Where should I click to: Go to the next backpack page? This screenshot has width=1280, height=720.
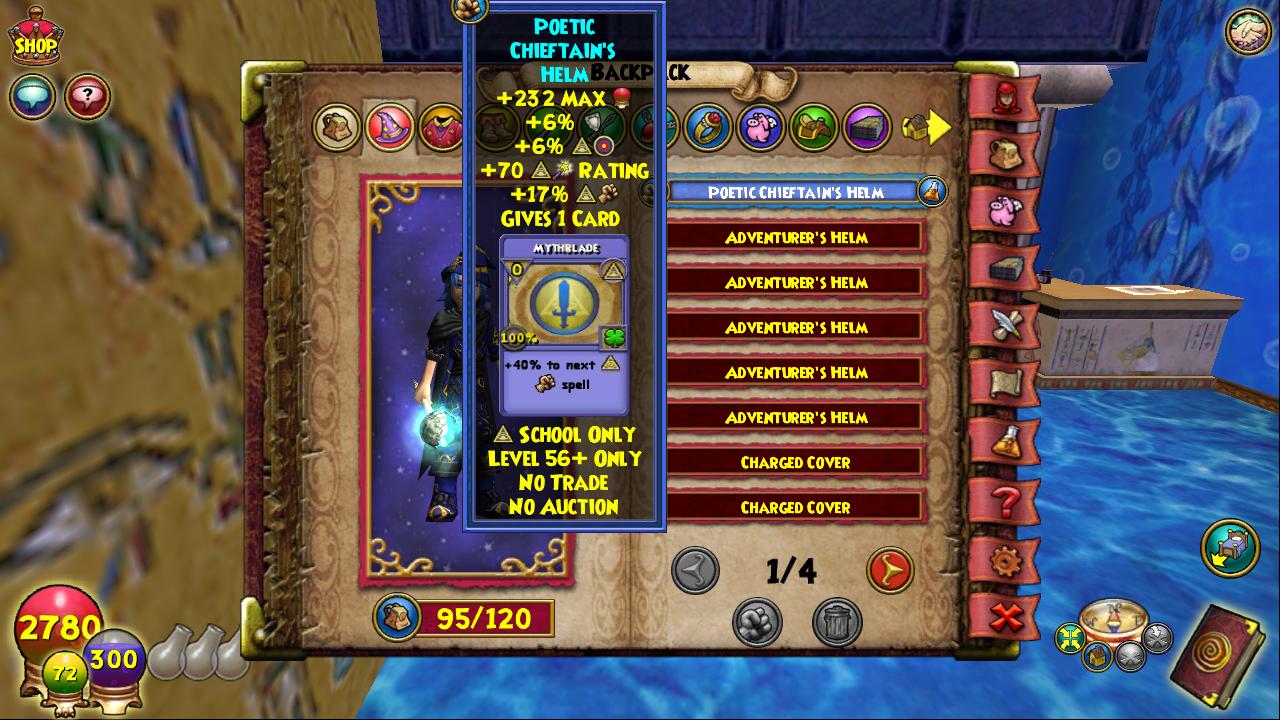pyautogui.click(x=889, y=570)
